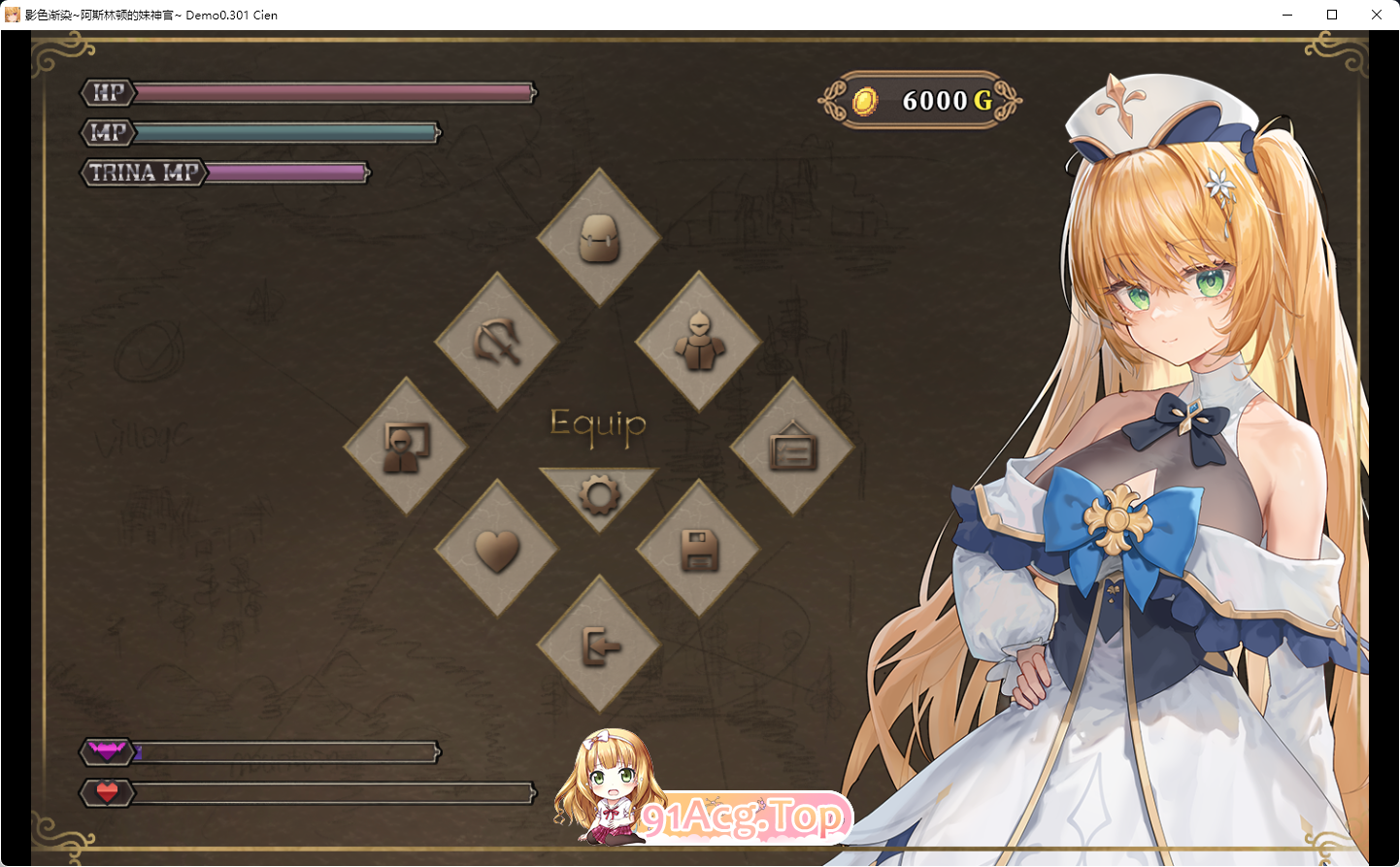Open the item bag menu
This screenshot has width=1400, height=867.
click(600, 237)
